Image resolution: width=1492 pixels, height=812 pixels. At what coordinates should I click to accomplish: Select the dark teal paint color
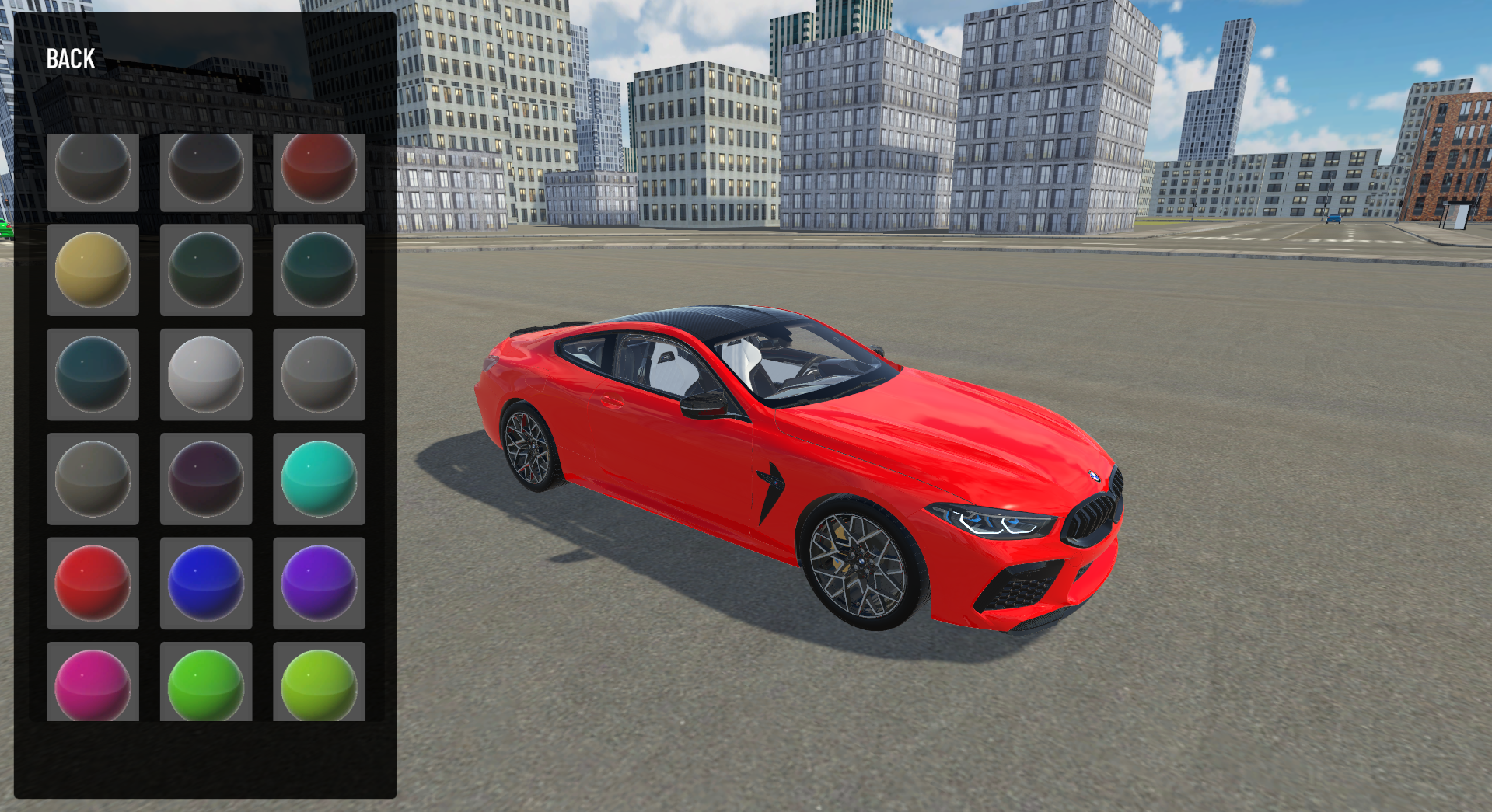click(93, 375)
